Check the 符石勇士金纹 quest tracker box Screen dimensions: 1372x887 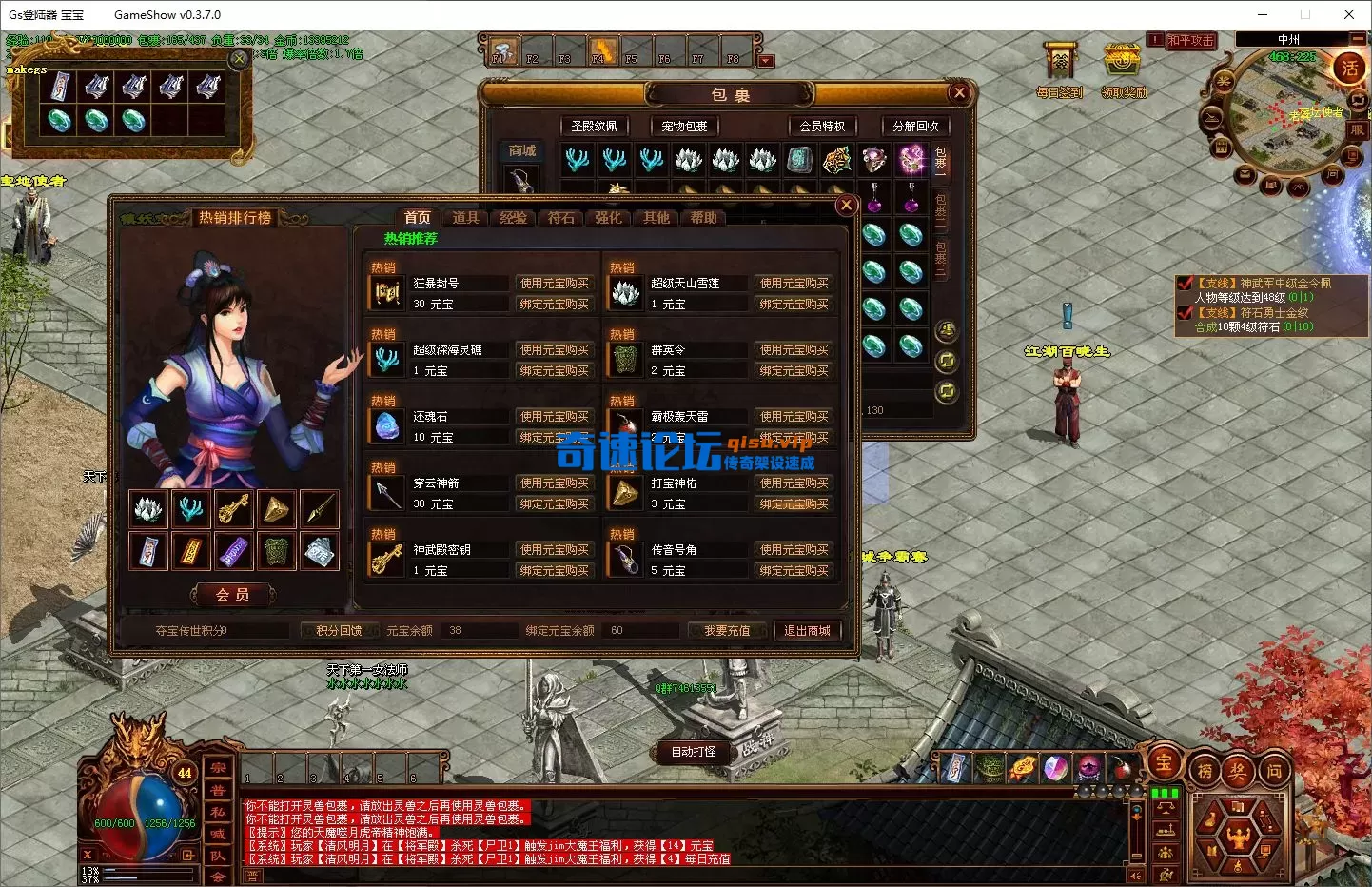tap(1186, 312)
